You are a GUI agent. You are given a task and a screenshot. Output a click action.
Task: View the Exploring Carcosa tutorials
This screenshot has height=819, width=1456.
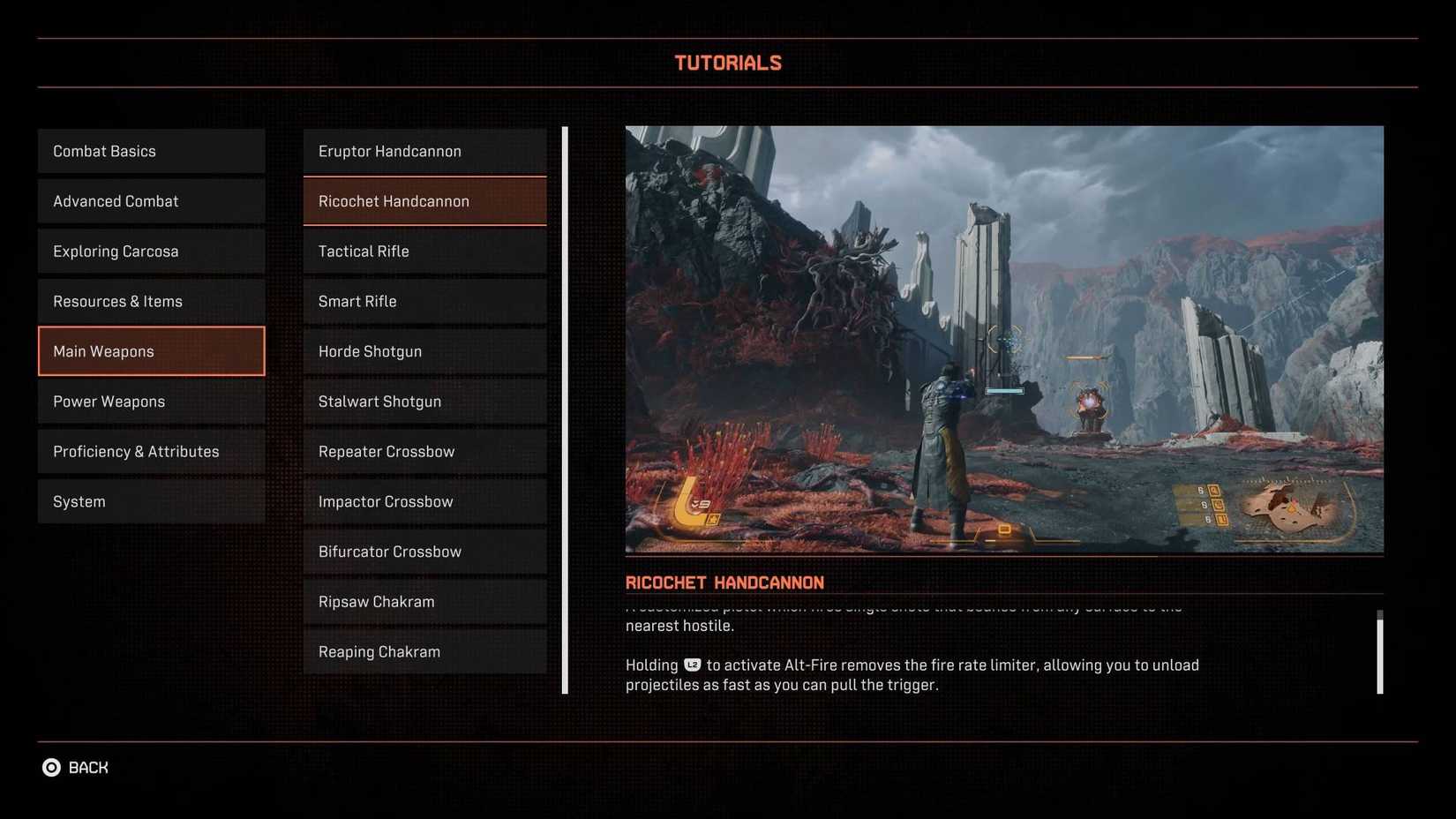coord(150,251)
